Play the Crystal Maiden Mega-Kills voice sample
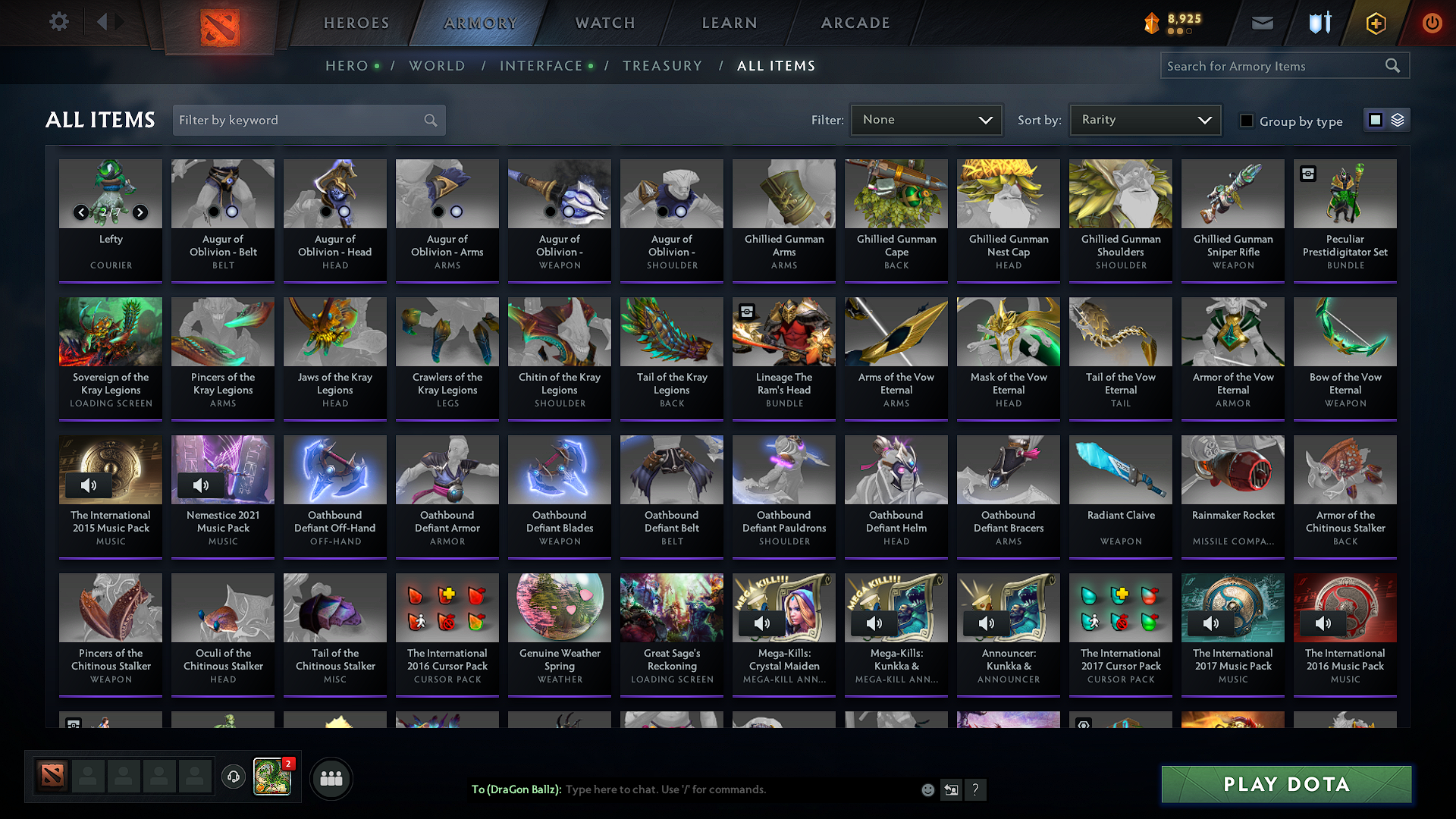The width and height of the screenshot is (1456, 819). (x=762, y=623)
